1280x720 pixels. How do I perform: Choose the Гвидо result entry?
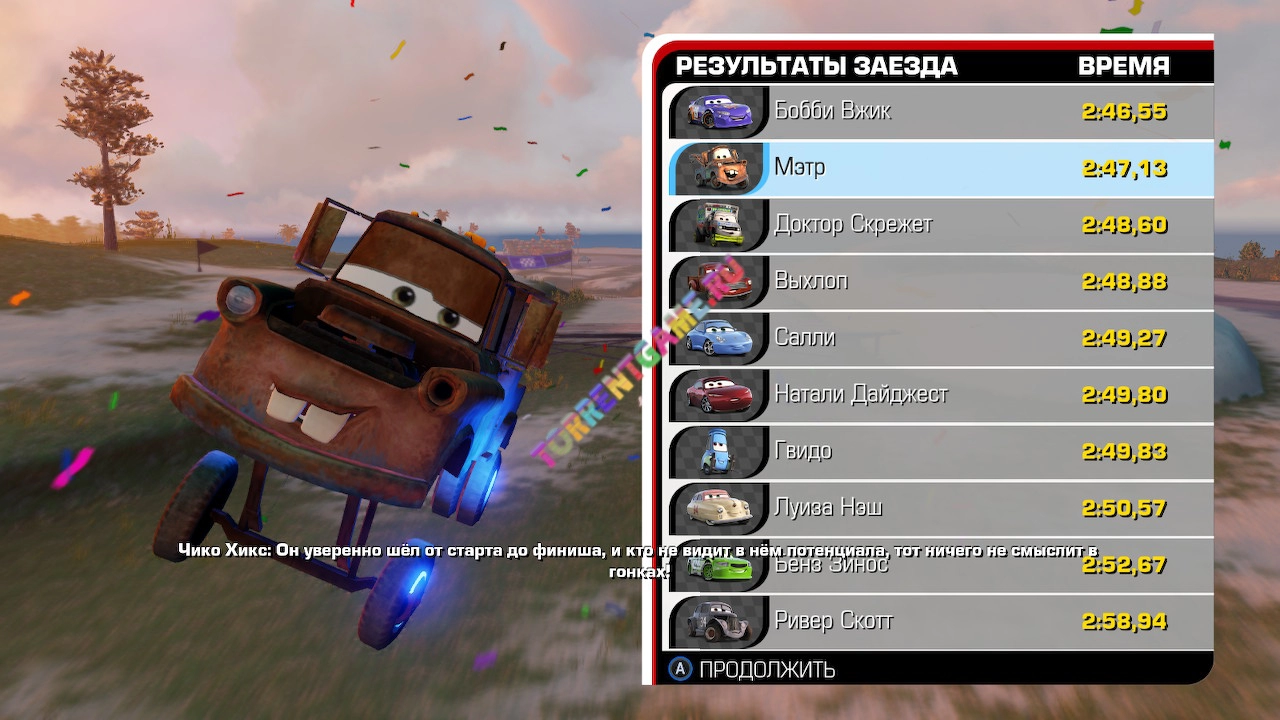940,452
